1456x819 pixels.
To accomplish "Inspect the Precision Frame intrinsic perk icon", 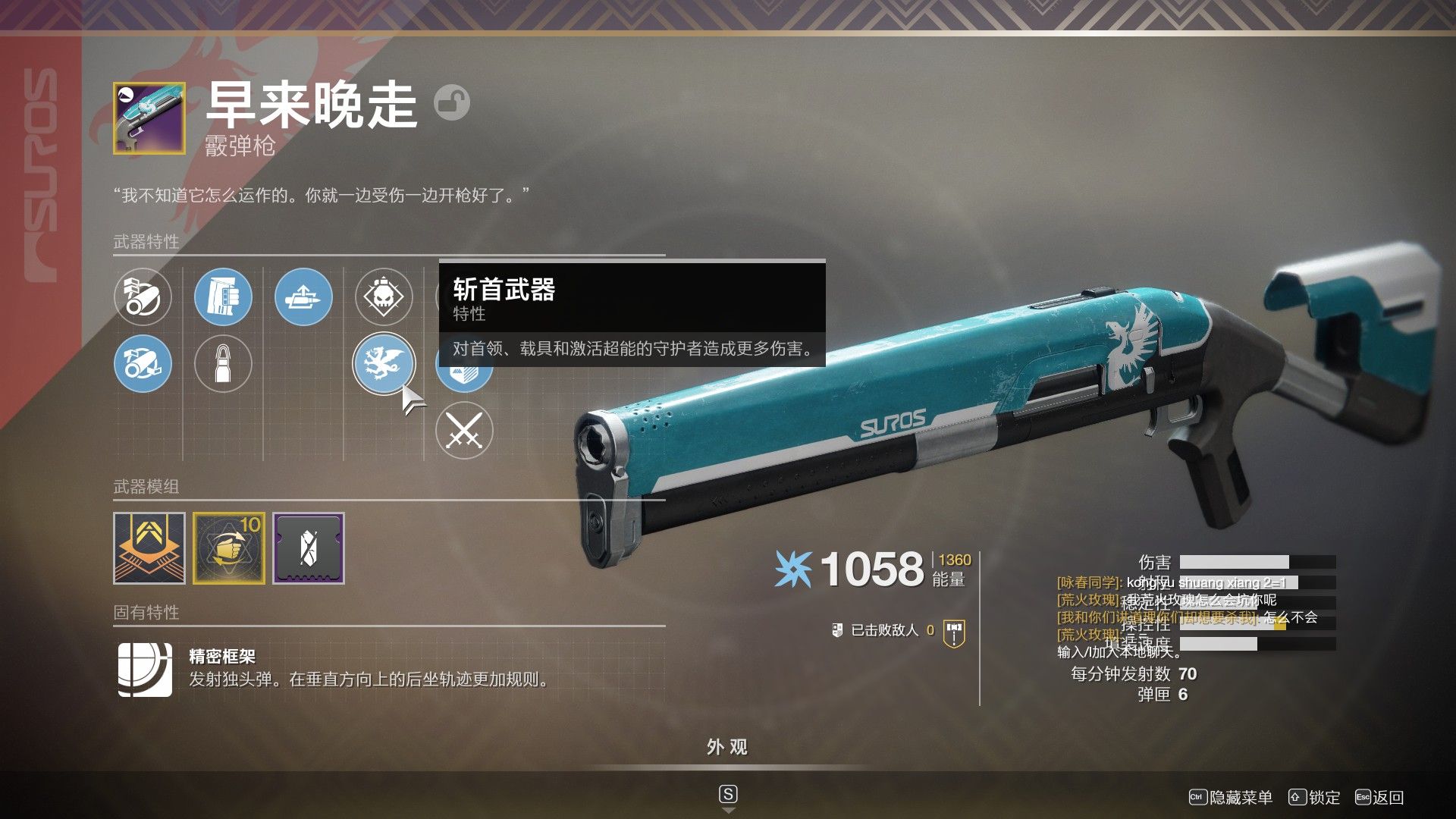I will coord(145,670).
